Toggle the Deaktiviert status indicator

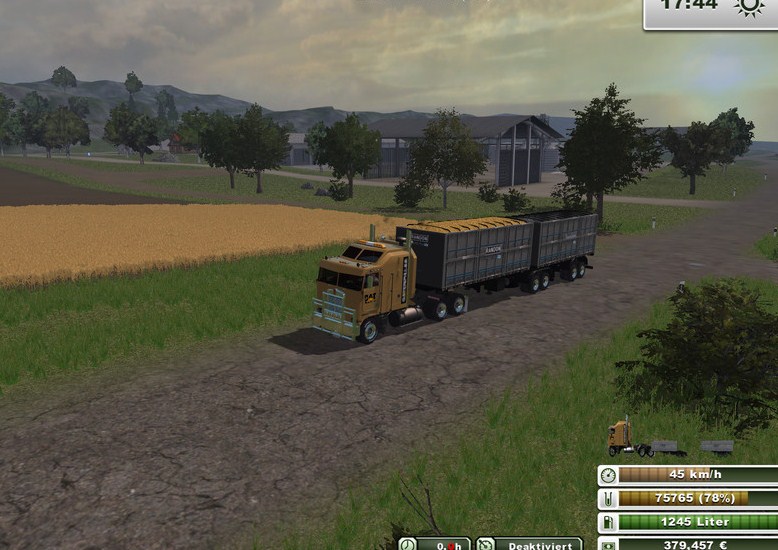point(528,544)
